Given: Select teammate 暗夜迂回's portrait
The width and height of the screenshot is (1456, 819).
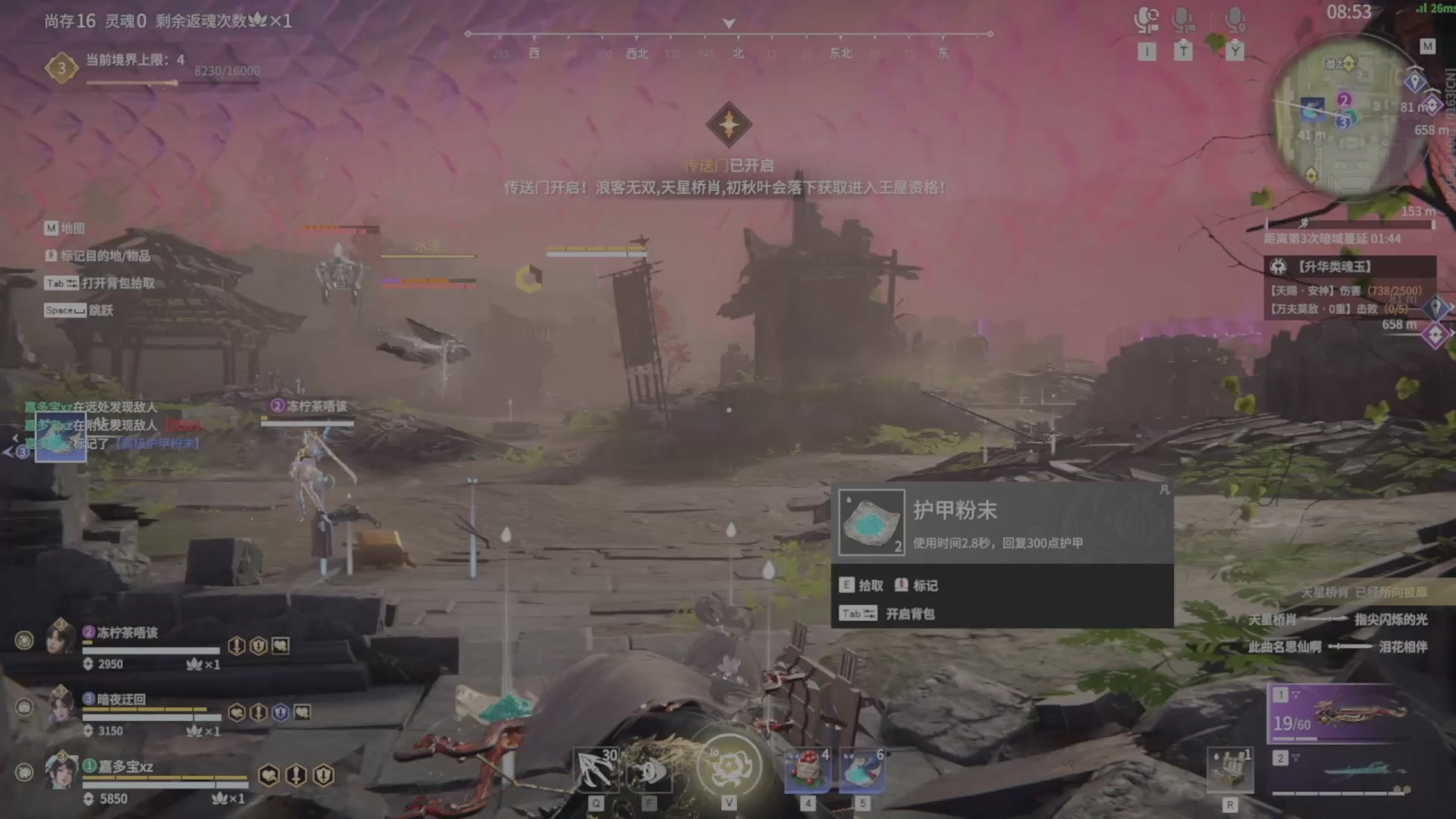Looking at the screenshot, I should click(61, 704).
